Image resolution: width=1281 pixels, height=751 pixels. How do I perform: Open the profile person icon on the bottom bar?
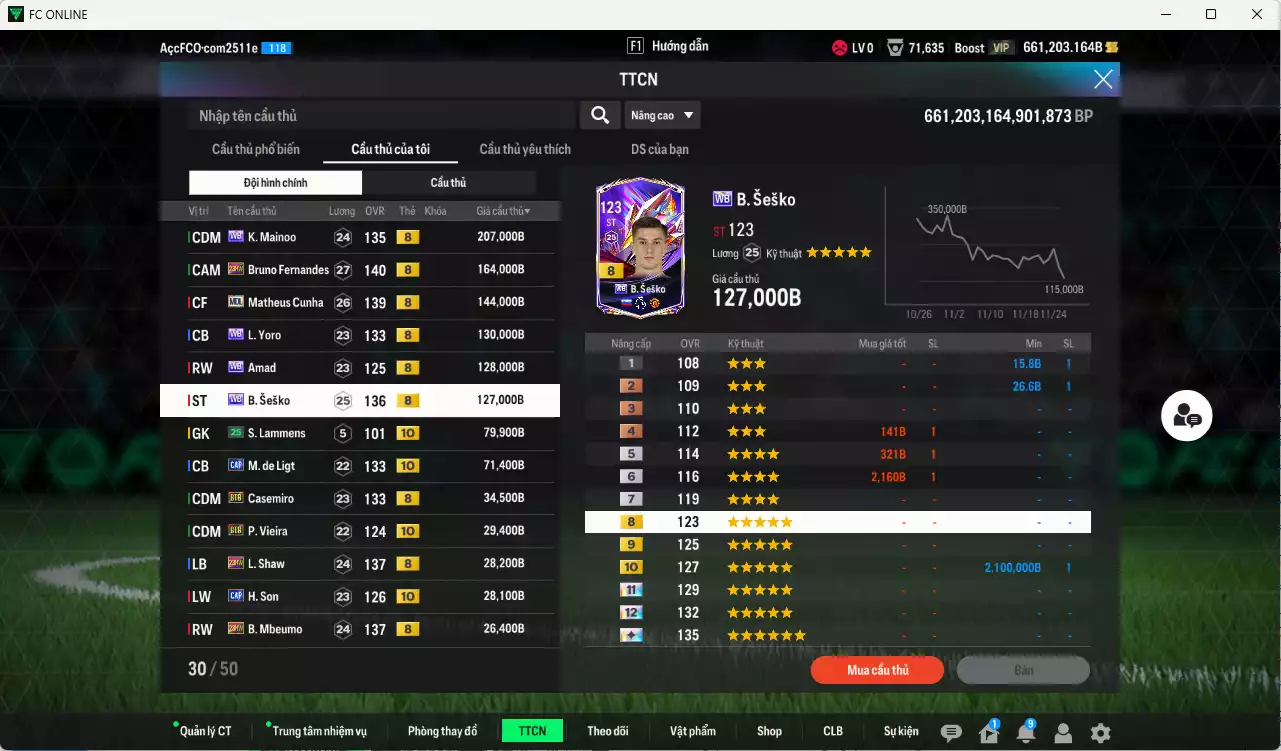tap(1064, 731)
